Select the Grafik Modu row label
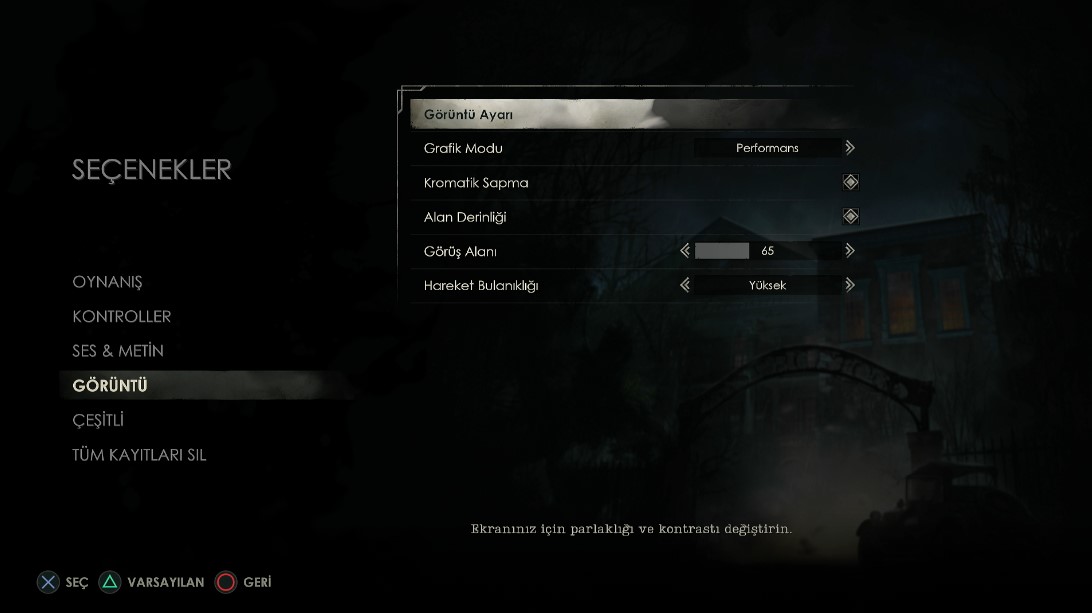The height and width of the screenshot is (613, 1092). [463, 148]
